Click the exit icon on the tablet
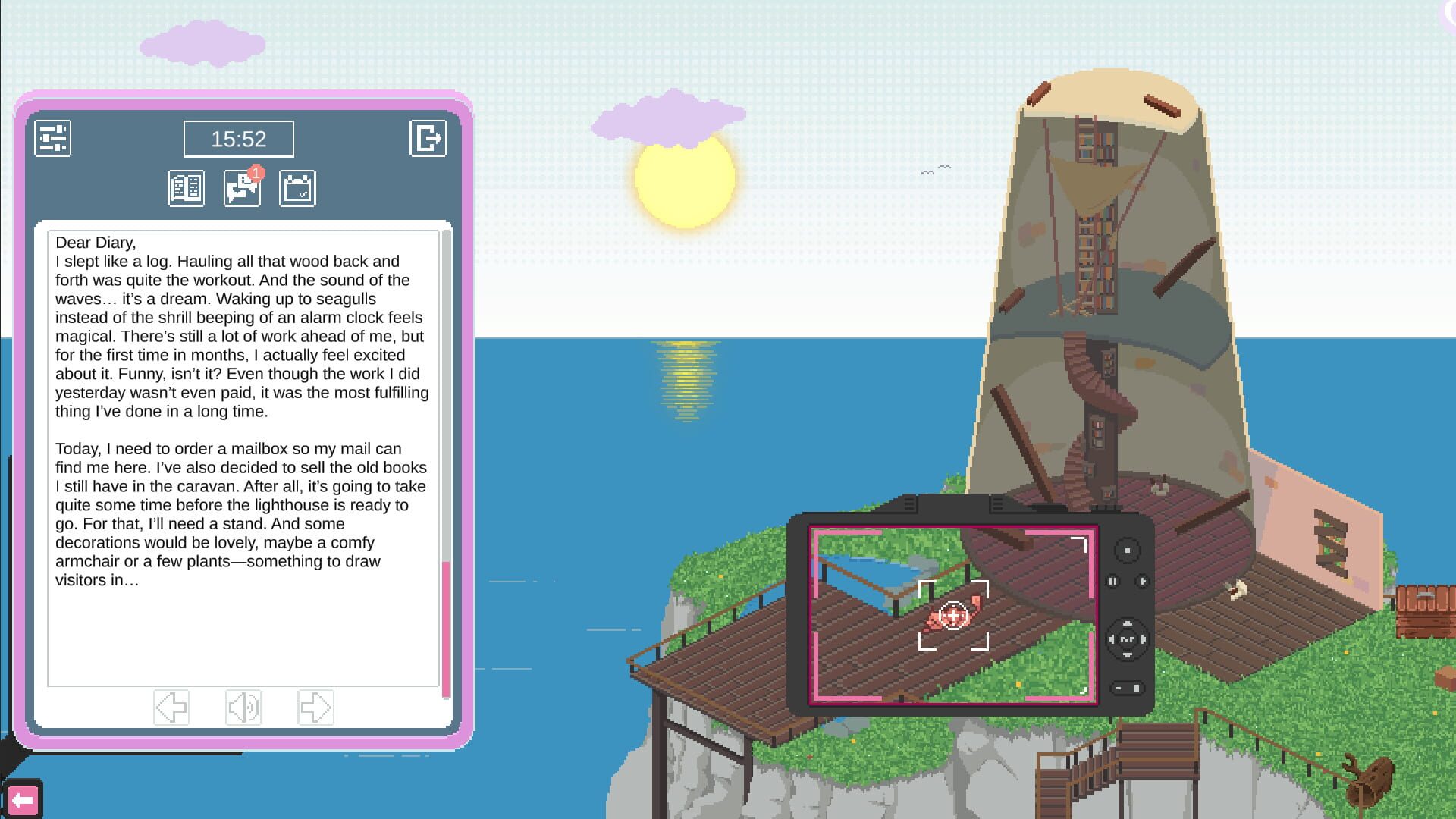Image resolution: width=1456 pixels, height=819 pixels. 429,138
